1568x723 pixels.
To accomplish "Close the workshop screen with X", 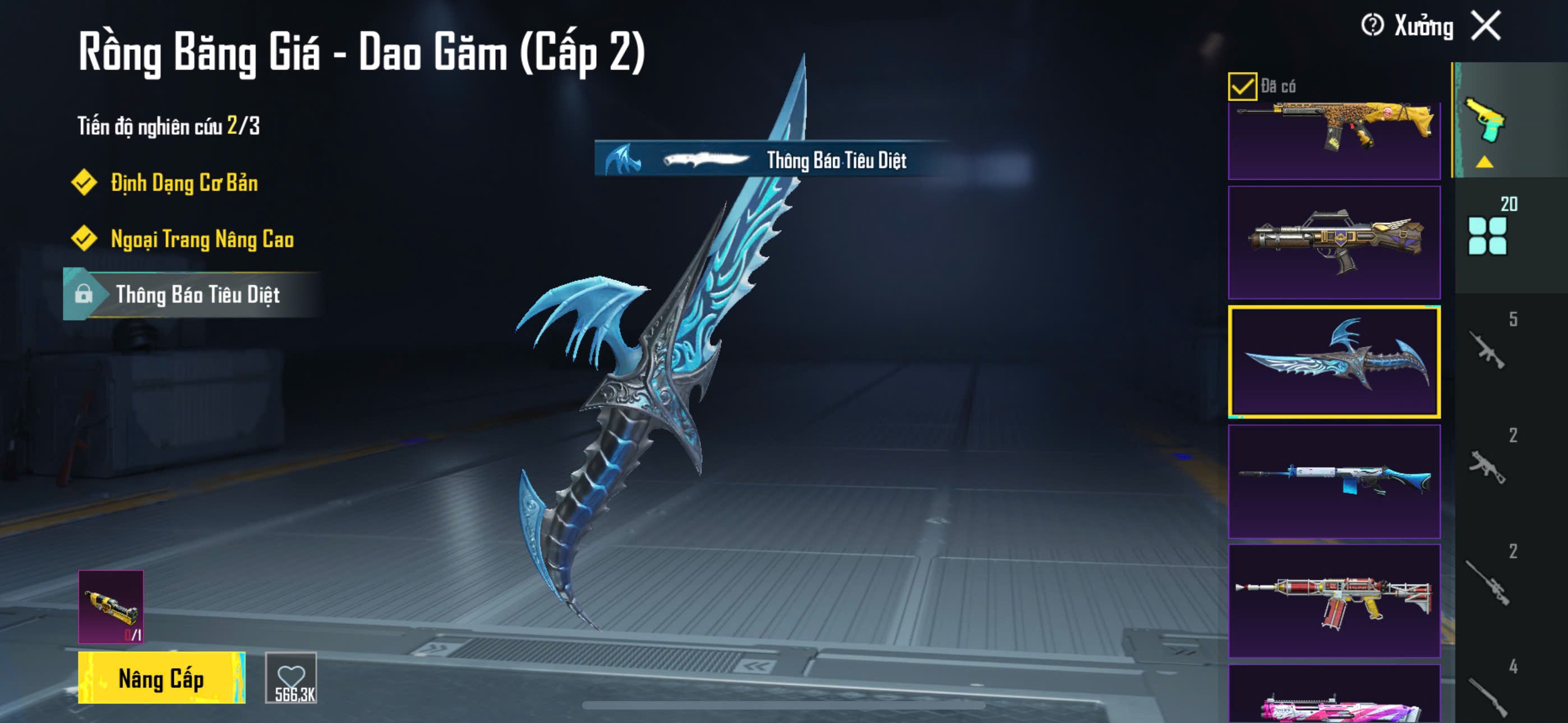I will 1486,26.
